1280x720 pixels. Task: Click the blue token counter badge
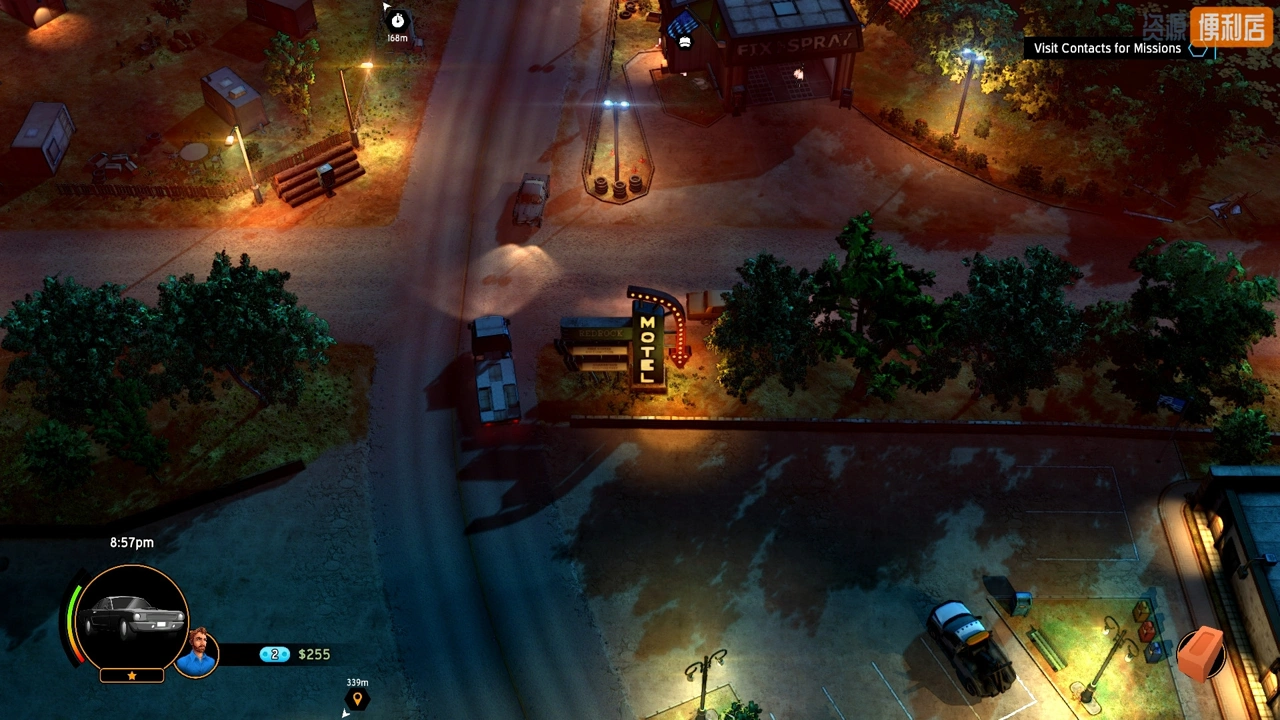coord(274,654)
